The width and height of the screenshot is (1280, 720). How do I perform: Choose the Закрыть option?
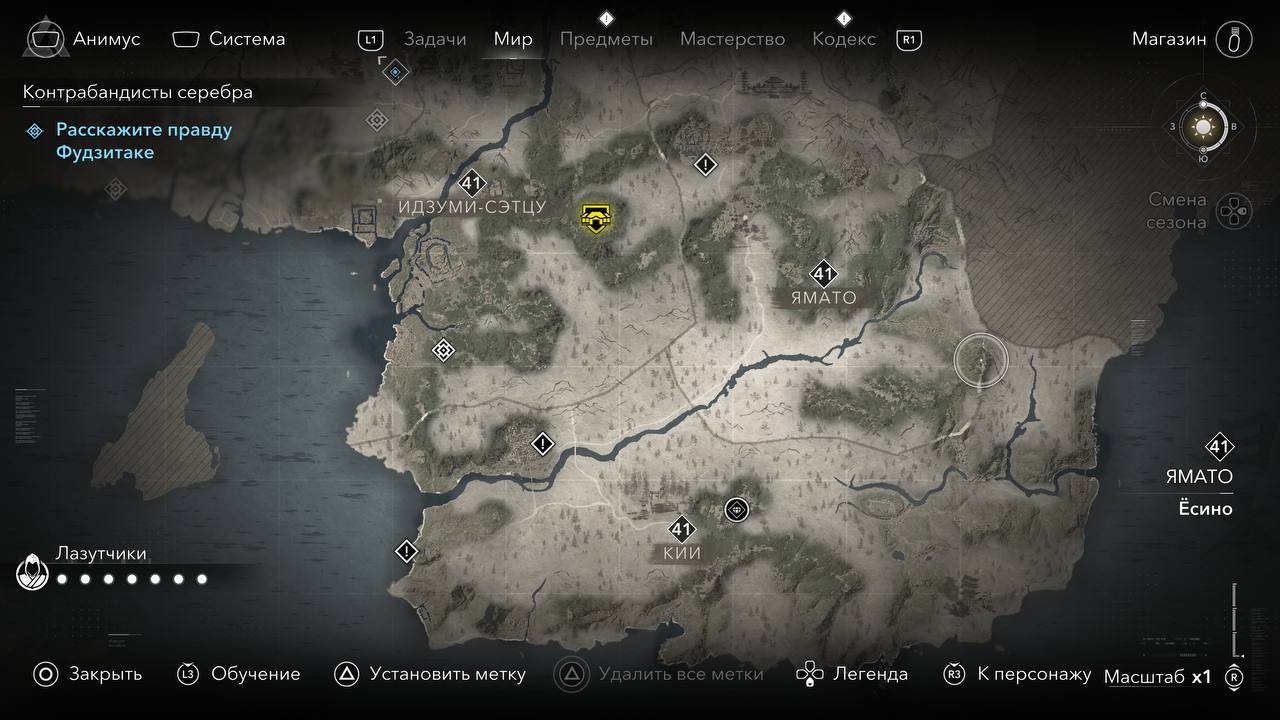coord(105,674)
